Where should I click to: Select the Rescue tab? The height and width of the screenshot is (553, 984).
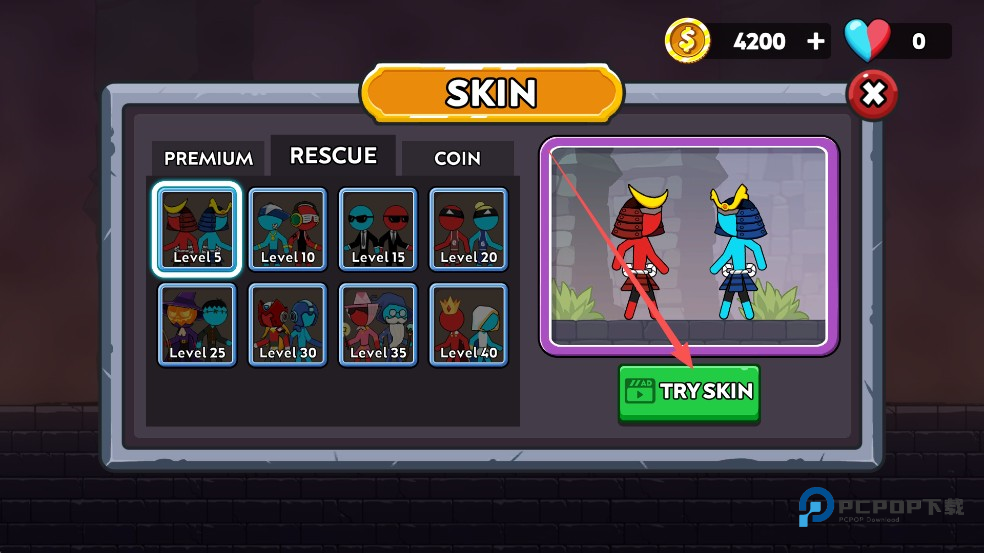[x=333, y=156]
